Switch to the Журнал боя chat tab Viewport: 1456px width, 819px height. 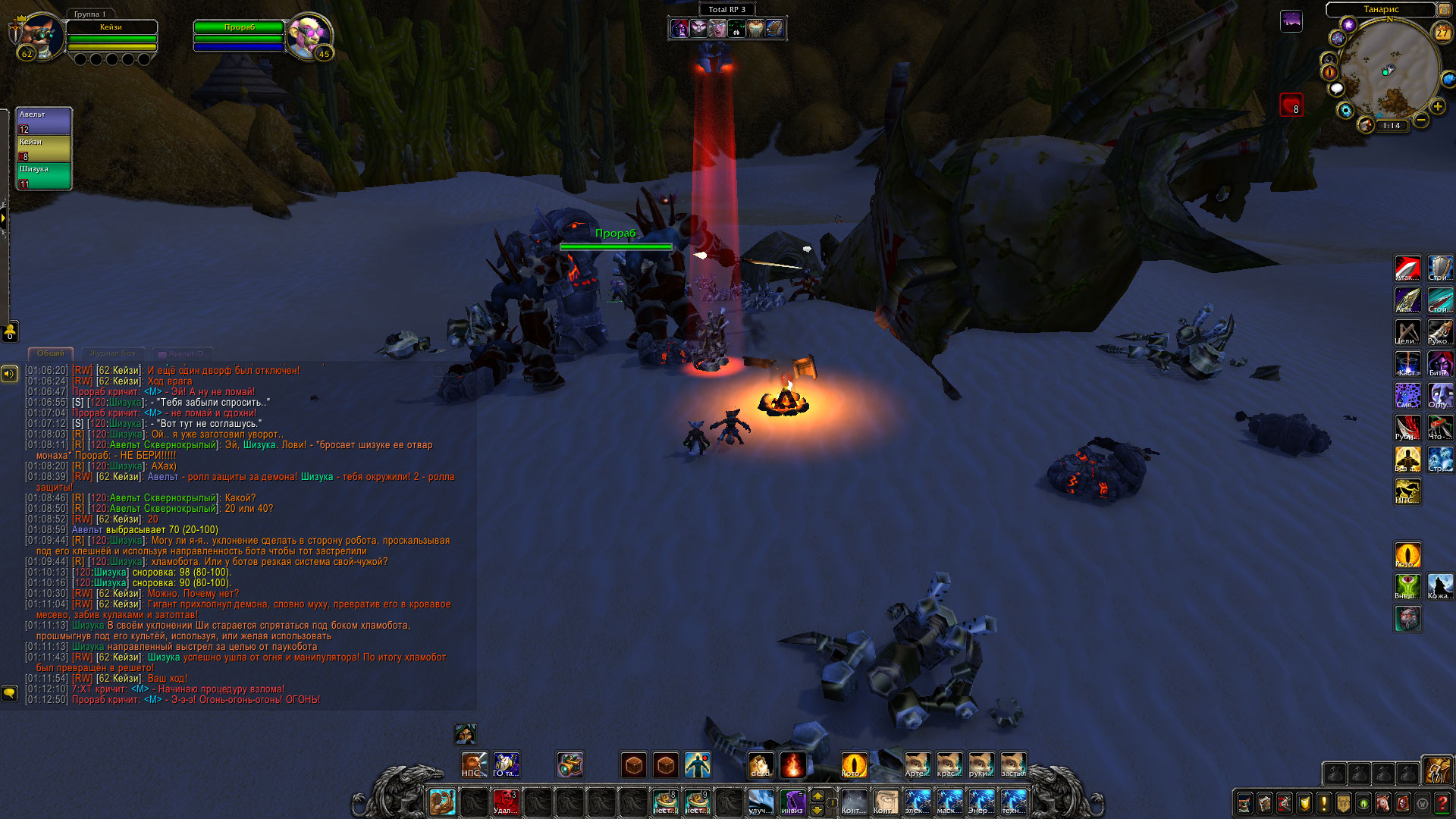coord(112,353)
